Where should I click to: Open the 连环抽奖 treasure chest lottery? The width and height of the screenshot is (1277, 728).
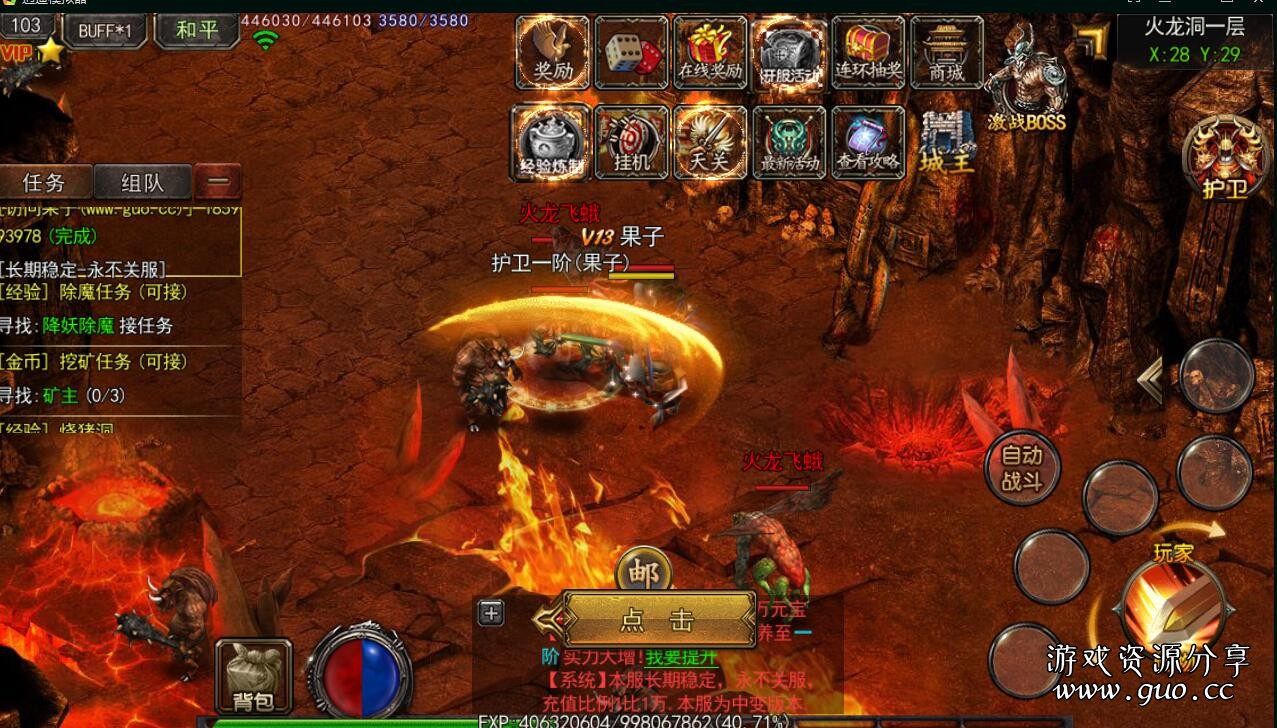click(868, 52)
